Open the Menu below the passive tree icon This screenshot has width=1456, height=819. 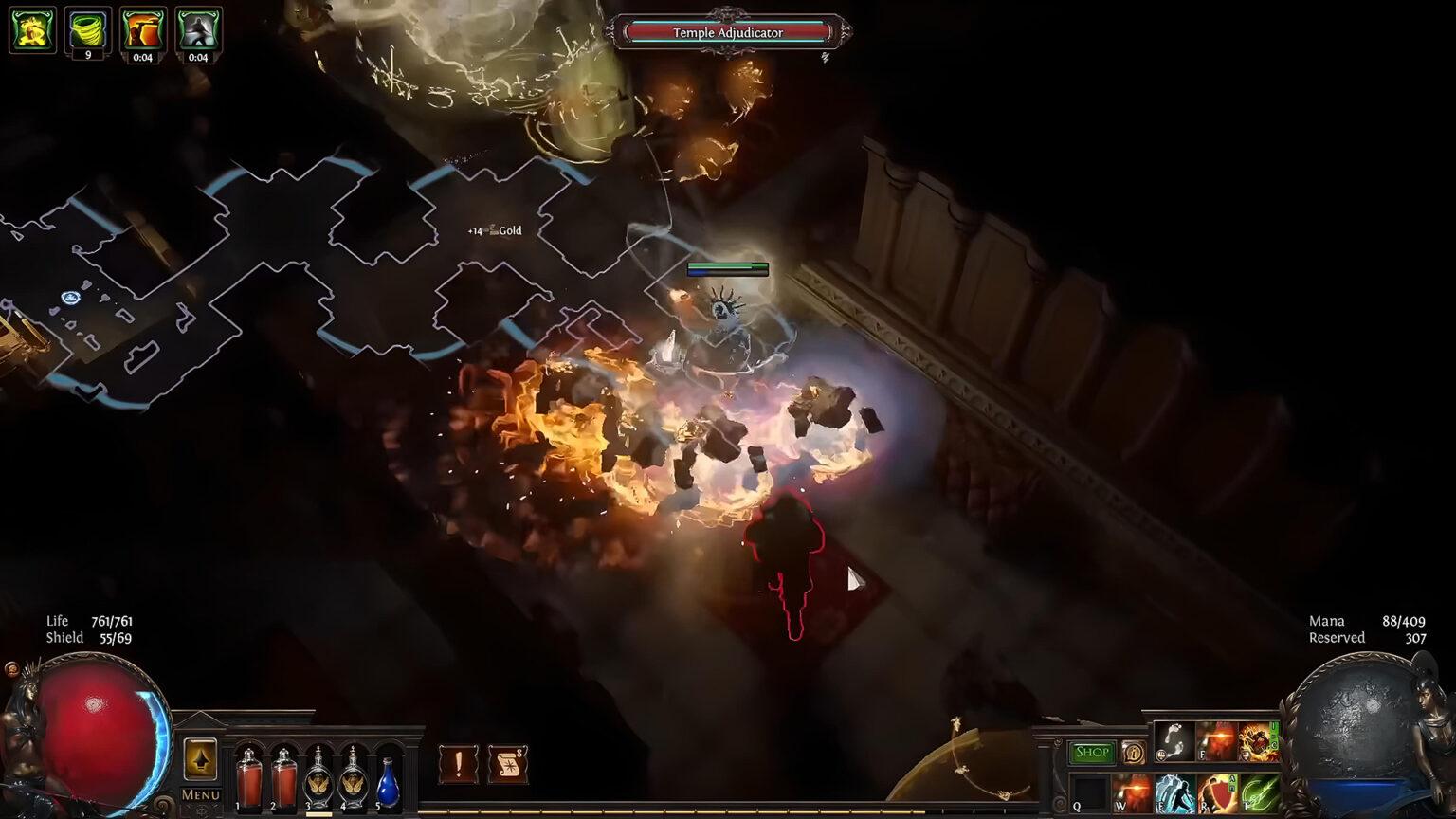point(200,794)
